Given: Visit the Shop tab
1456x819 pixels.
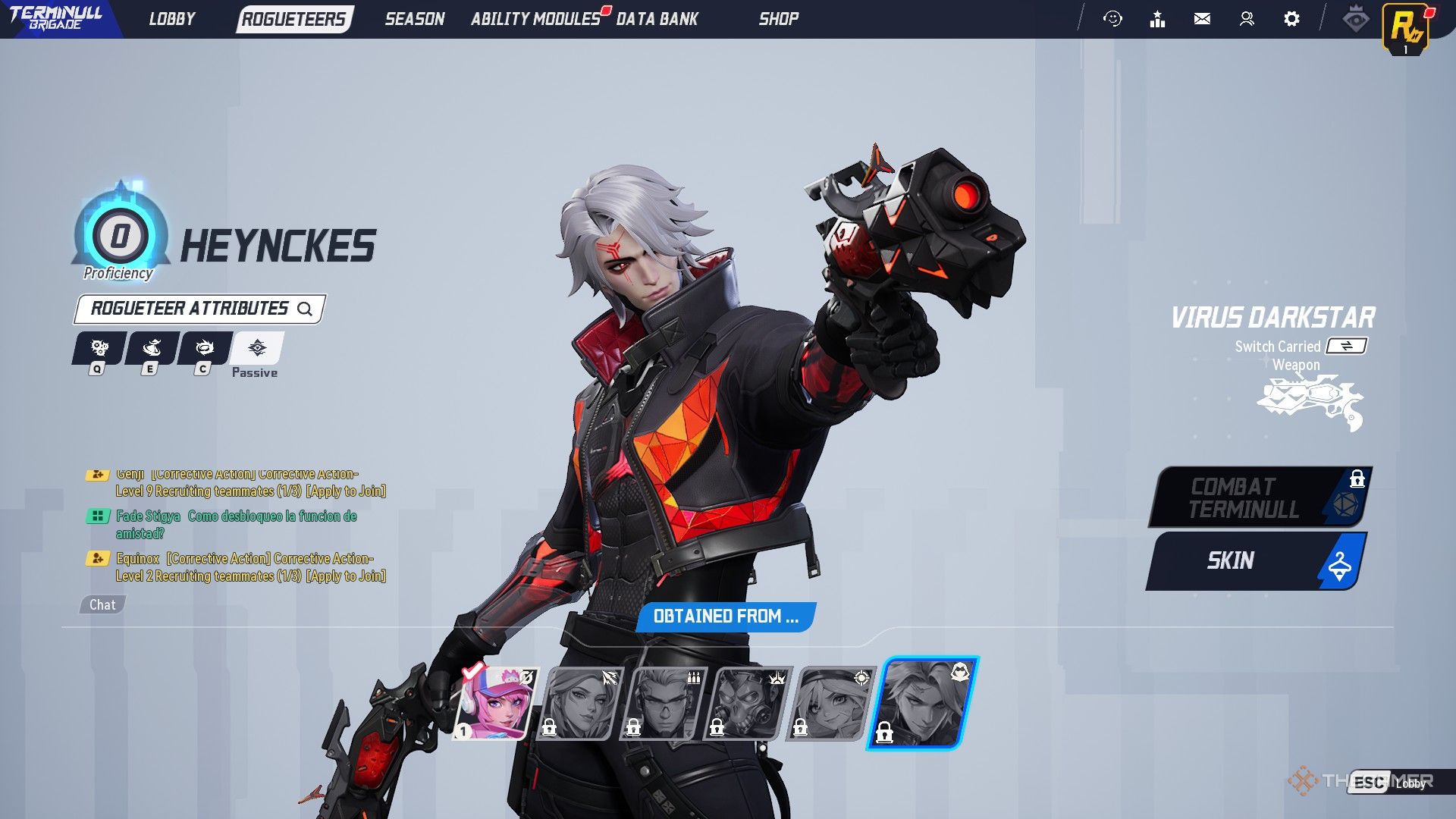Looking at the screenshot, I should pyautogui.click(x=778, y=19).
